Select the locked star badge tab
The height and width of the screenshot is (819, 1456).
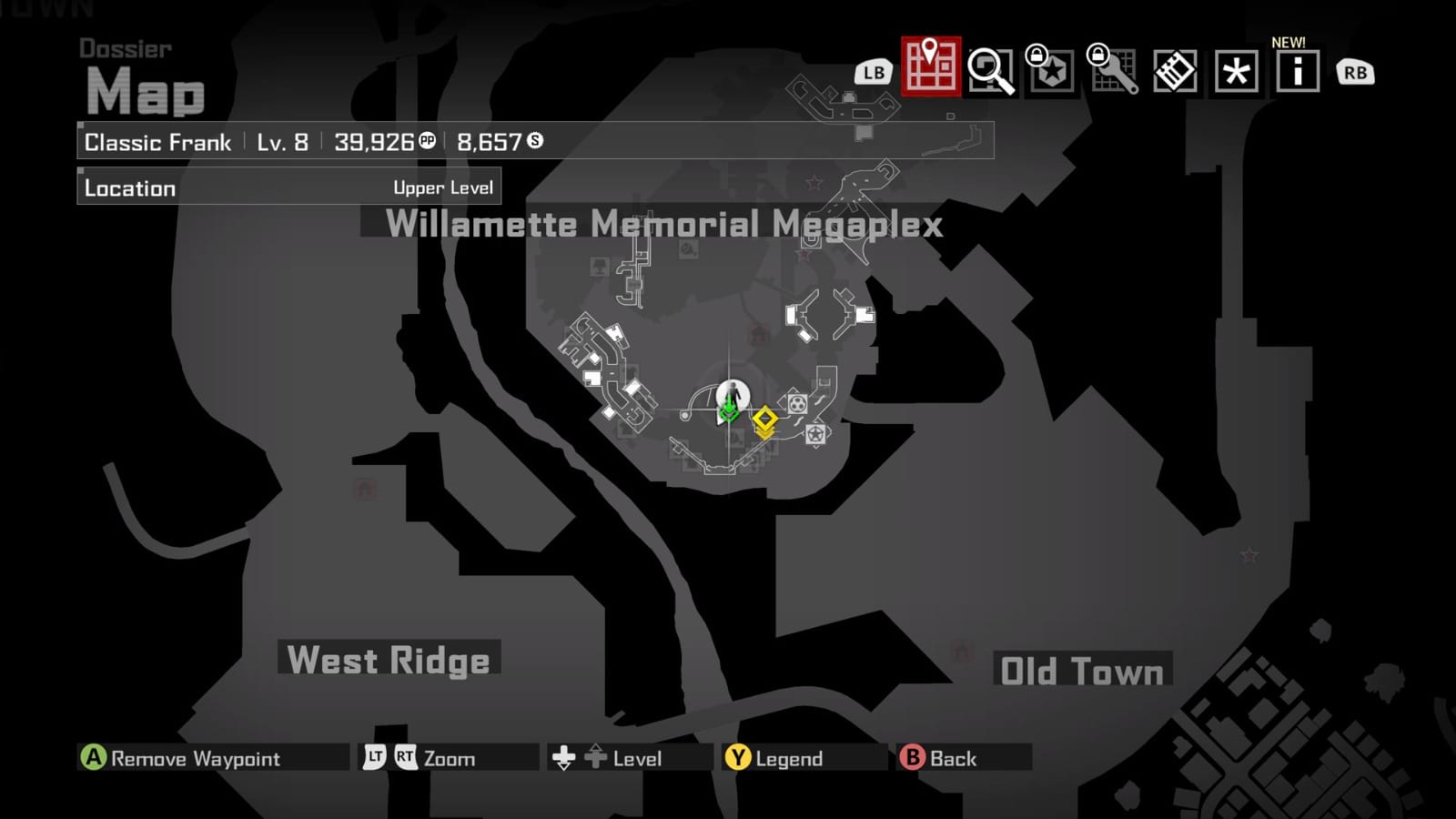click(x=1051, y=70)
